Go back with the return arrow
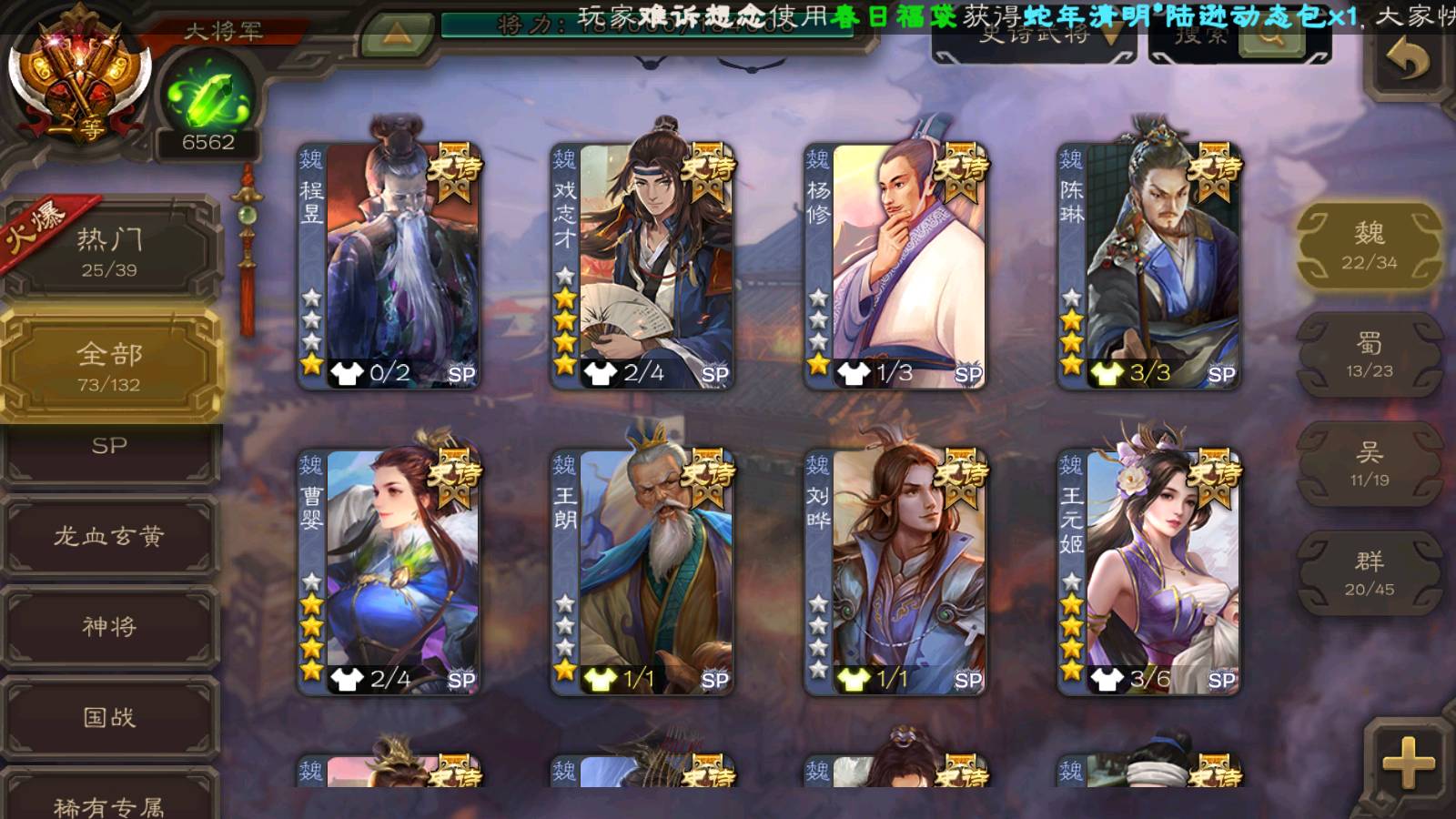1456x819 pixels. (1407, 60)
